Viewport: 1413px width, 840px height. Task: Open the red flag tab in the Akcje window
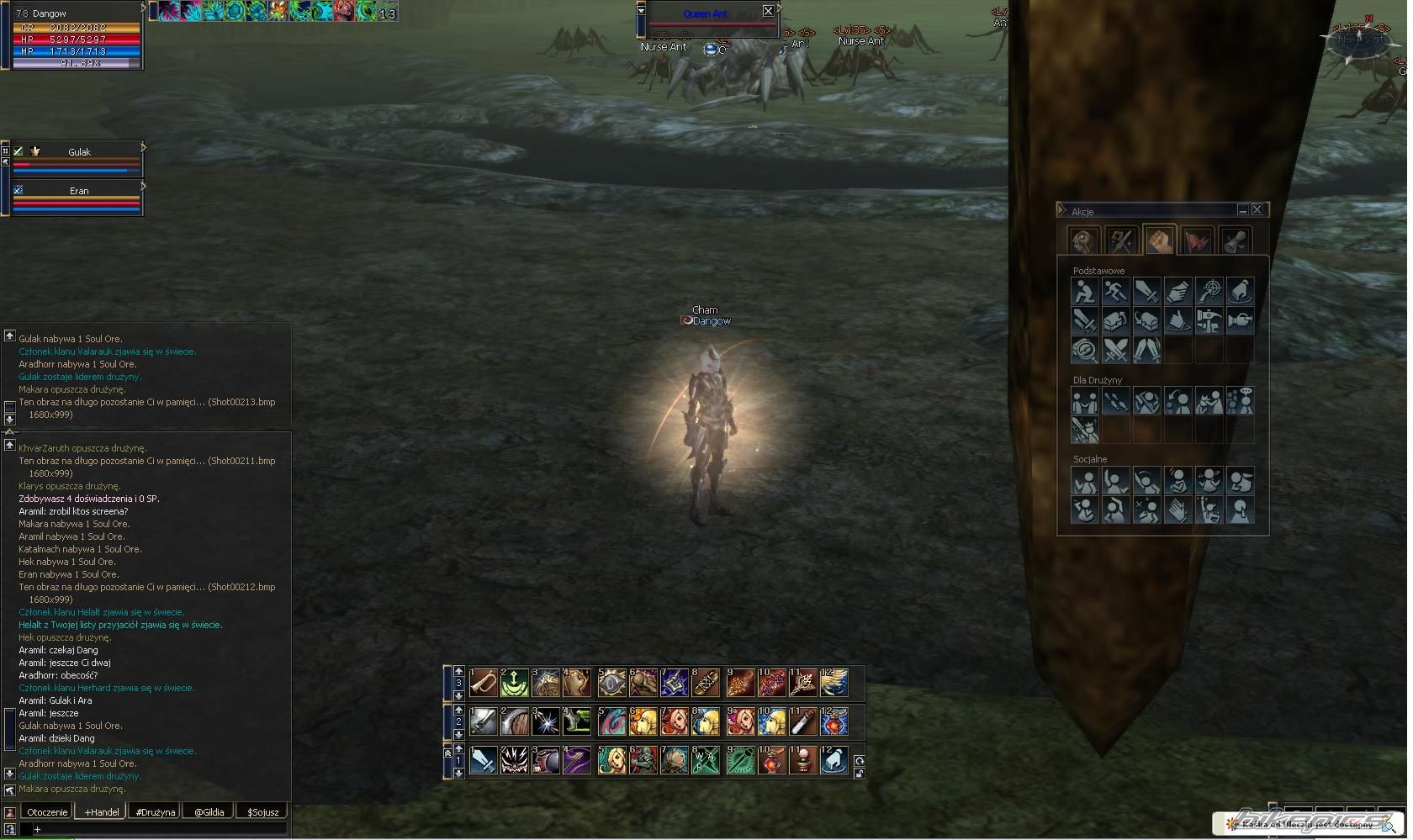1196,240
